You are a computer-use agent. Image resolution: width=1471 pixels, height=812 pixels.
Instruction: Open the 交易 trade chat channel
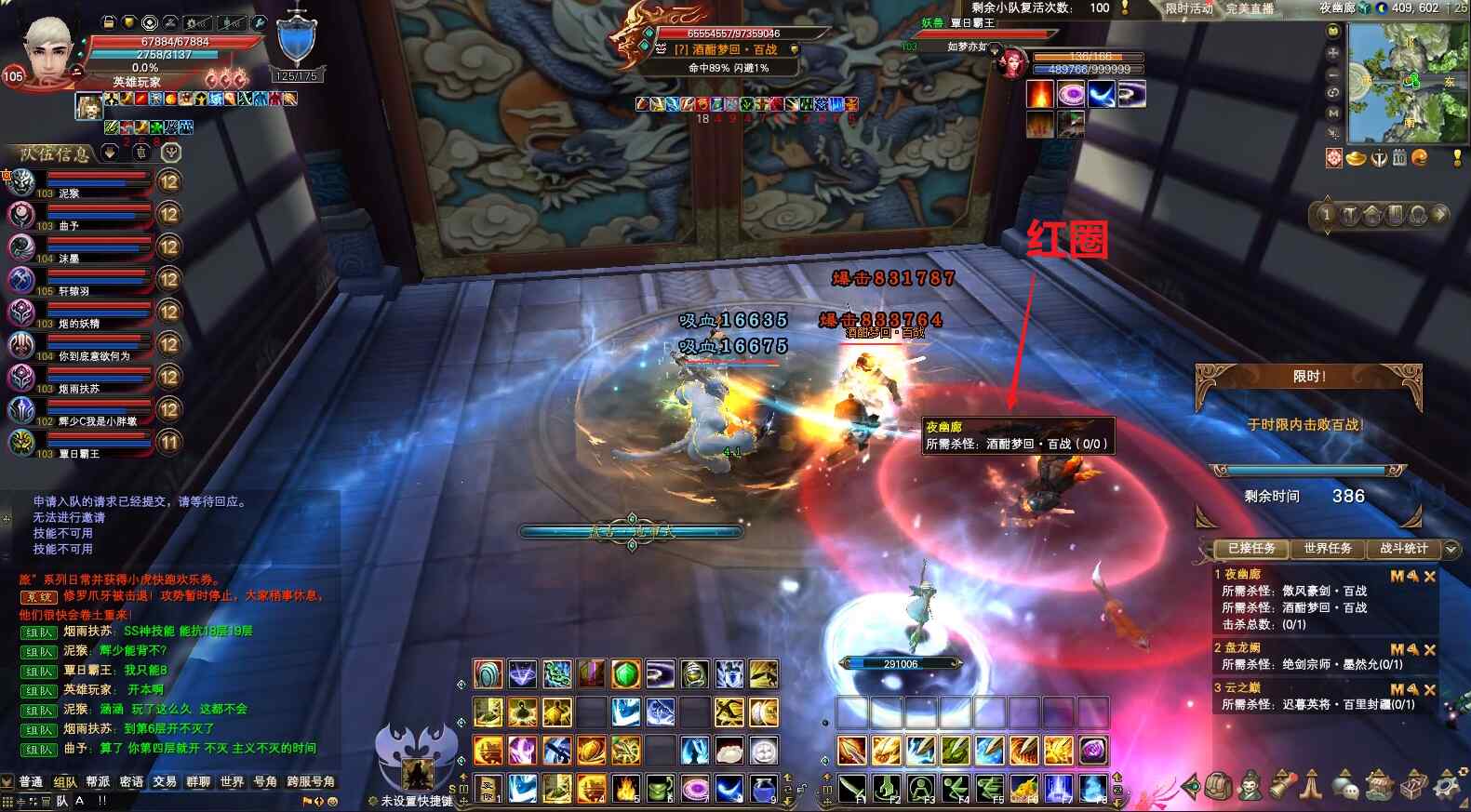pyautogui.click(x=165, y=781)
